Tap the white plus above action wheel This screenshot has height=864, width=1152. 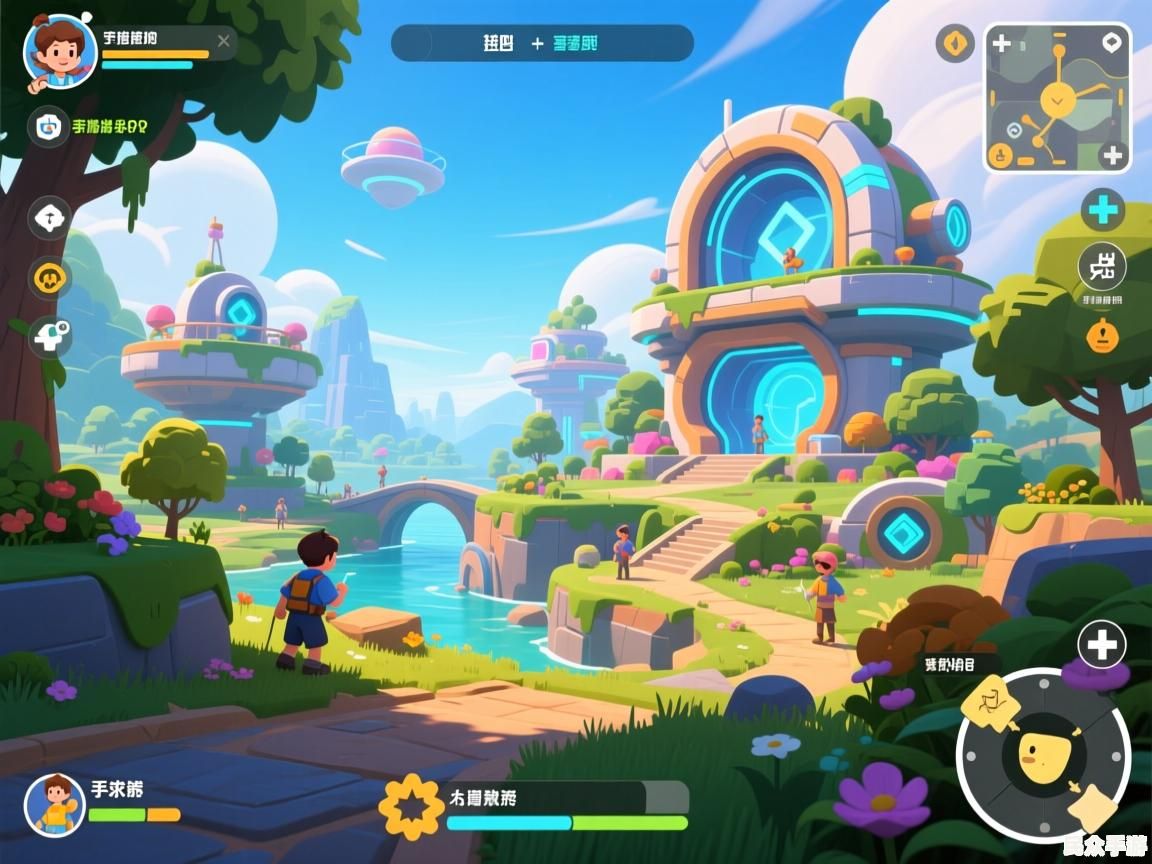[x=1101, y=645]
